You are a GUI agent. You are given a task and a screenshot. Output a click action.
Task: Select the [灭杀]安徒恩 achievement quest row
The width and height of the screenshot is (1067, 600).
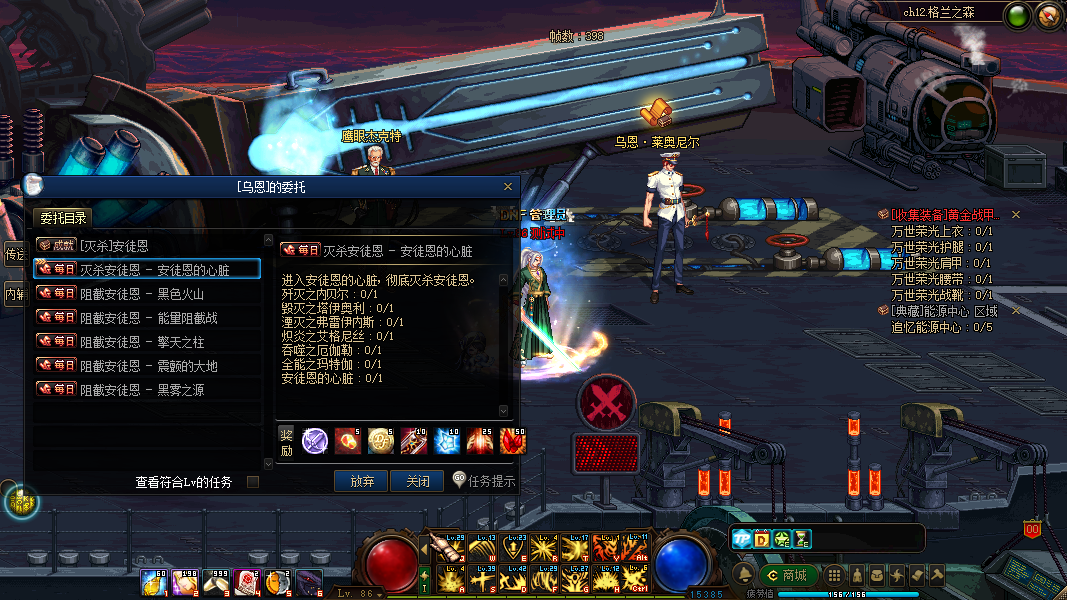click(146, 245)
